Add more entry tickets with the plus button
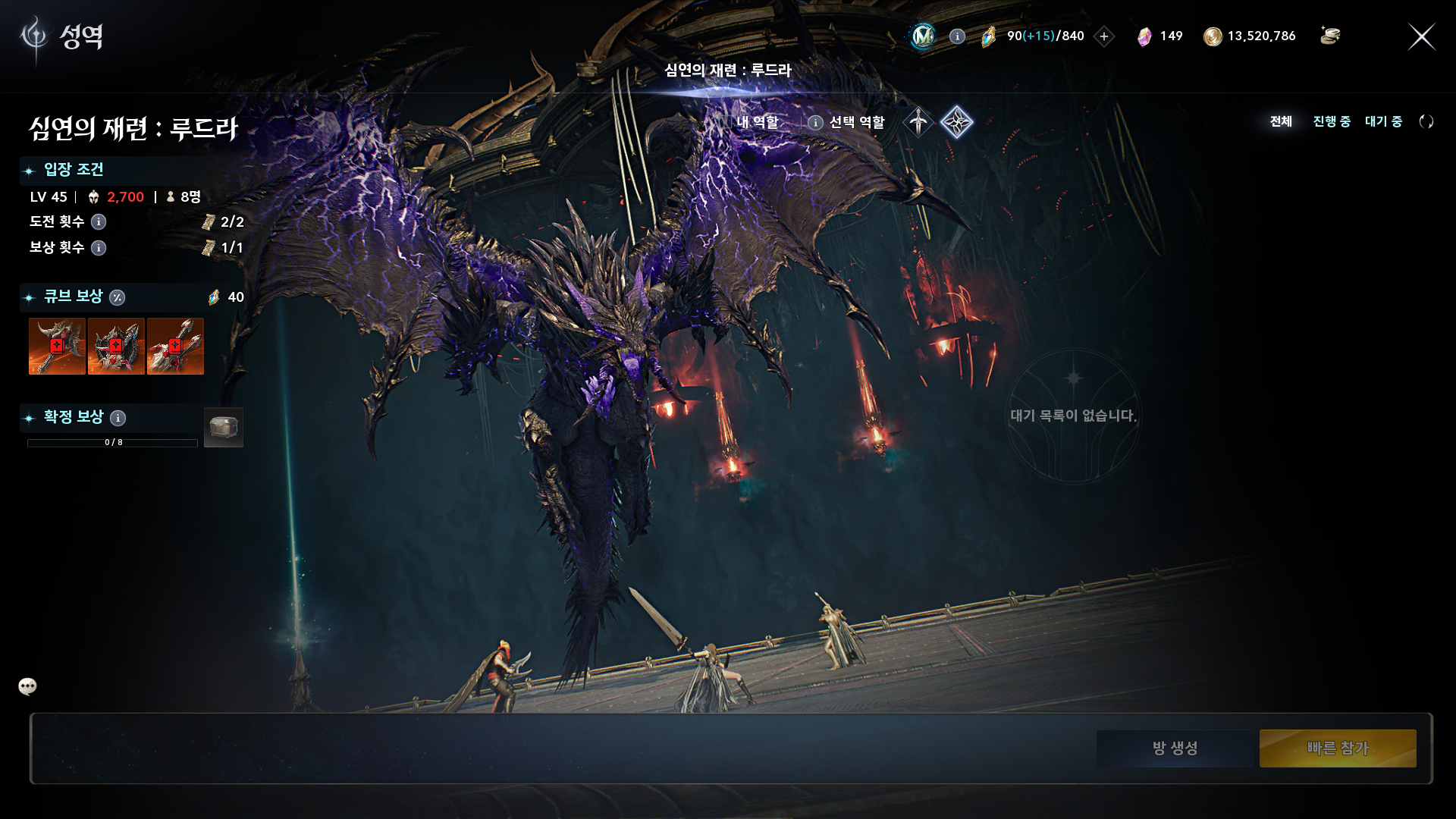Viewport: 1456px width, 819px height. [x=1104, y=36]
